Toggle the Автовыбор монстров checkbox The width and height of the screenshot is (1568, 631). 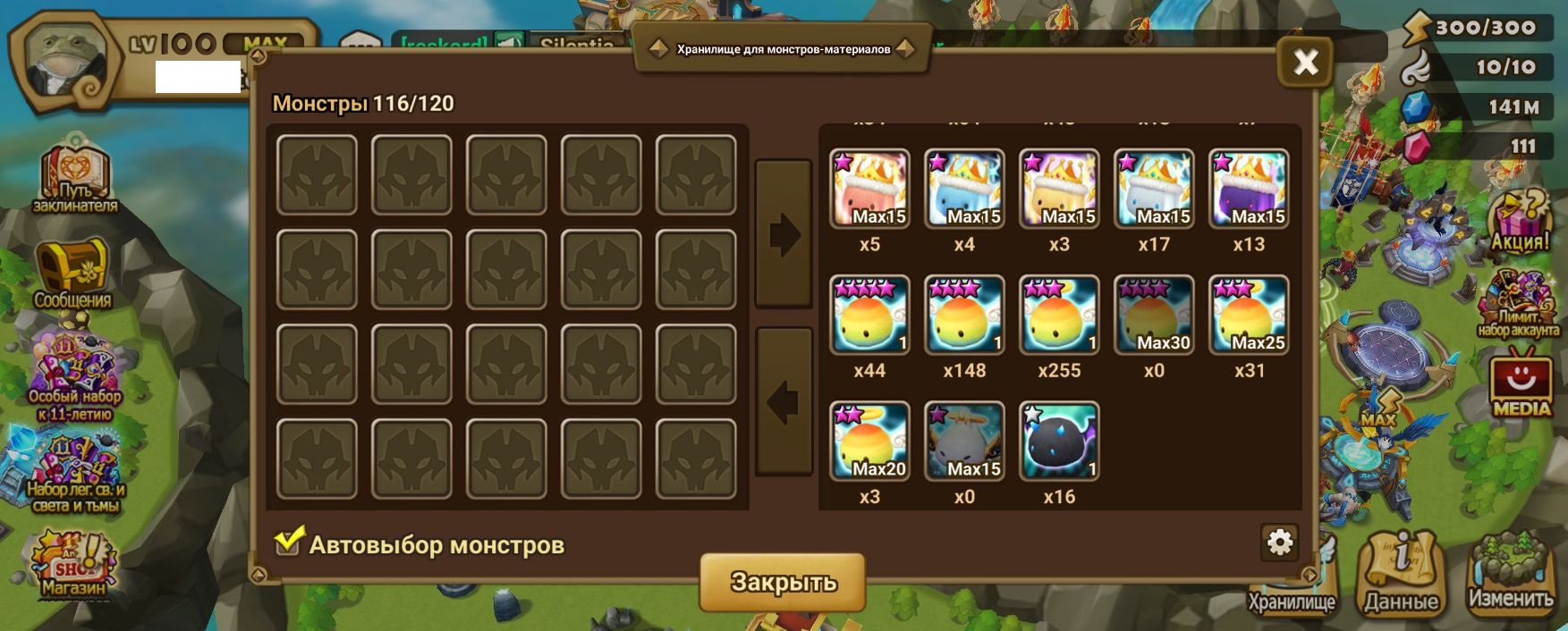(x=288, y=542)
